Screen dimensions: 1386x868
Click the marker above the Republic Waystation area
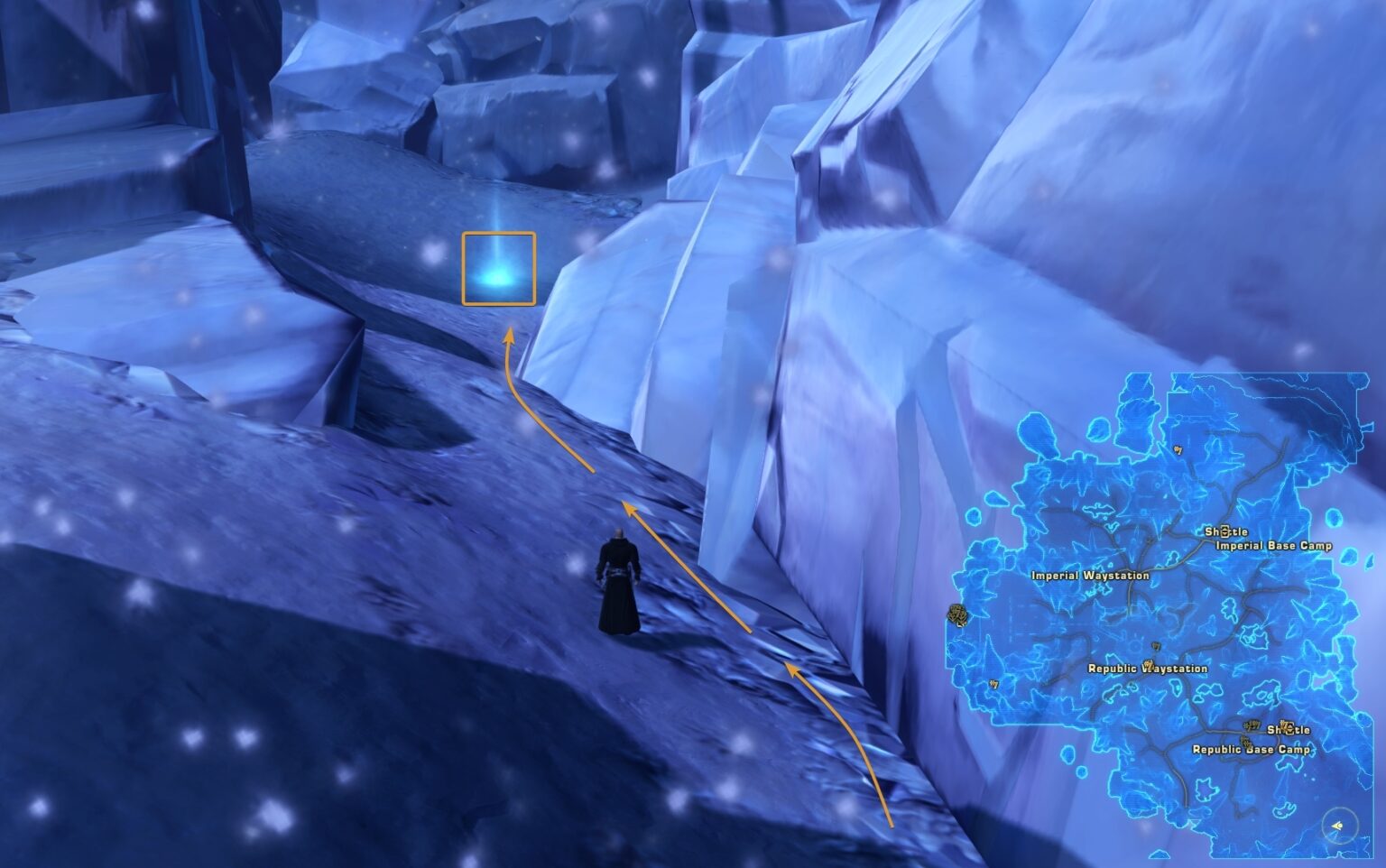click(x=1155, y=645)
